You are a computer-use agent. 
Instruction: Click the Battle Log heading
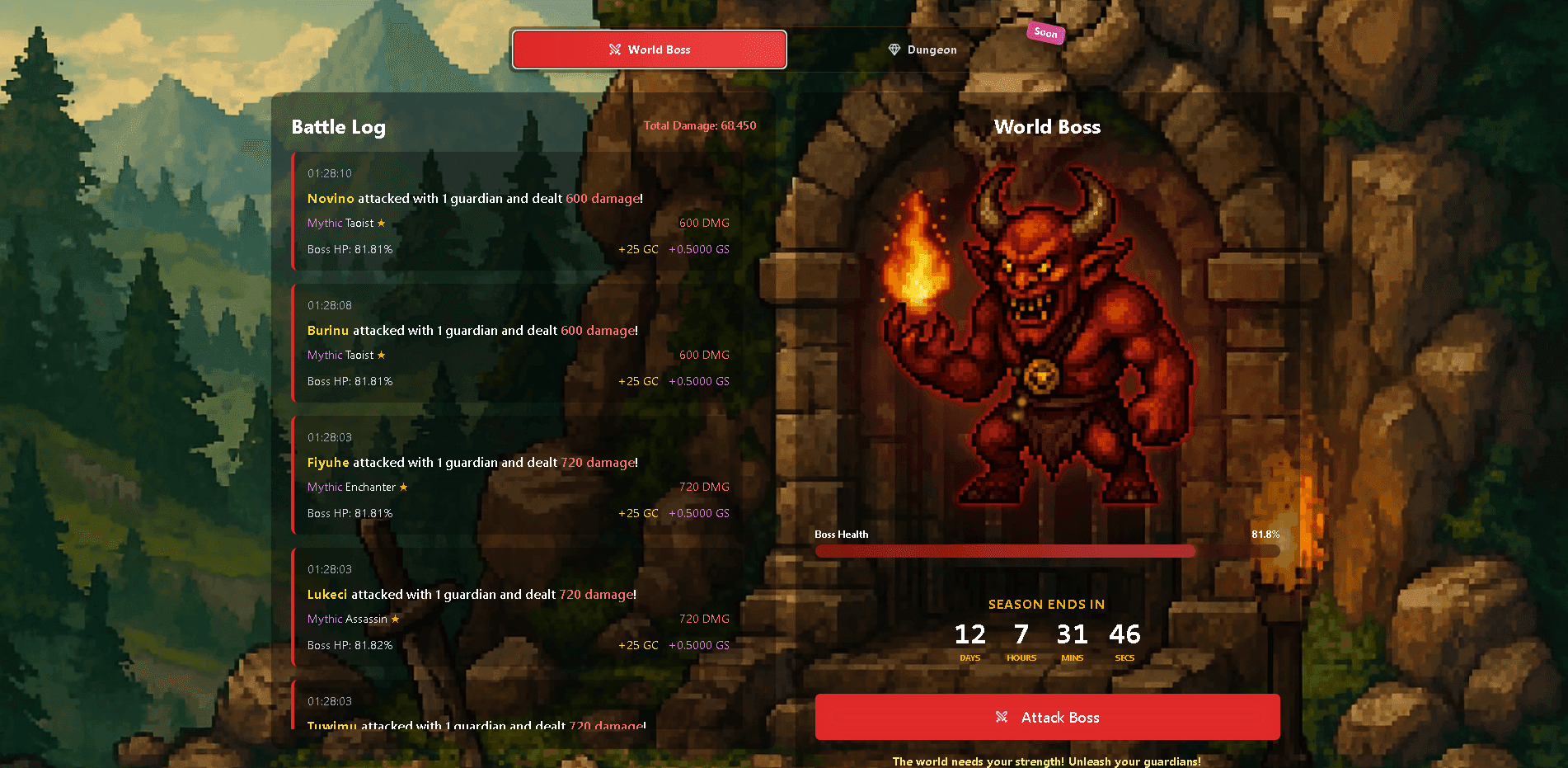[x=338, y=127]
